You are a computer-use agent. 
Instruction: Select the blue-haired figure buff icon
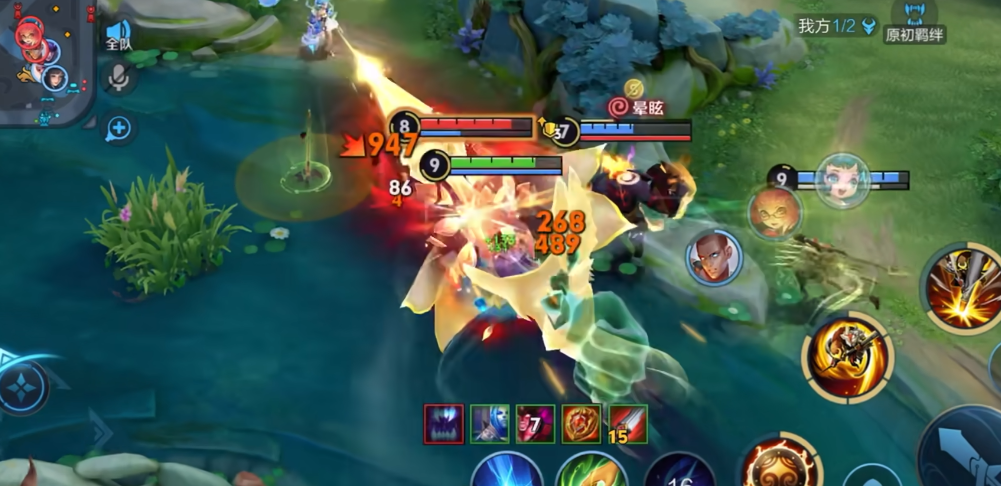(490, 424)
